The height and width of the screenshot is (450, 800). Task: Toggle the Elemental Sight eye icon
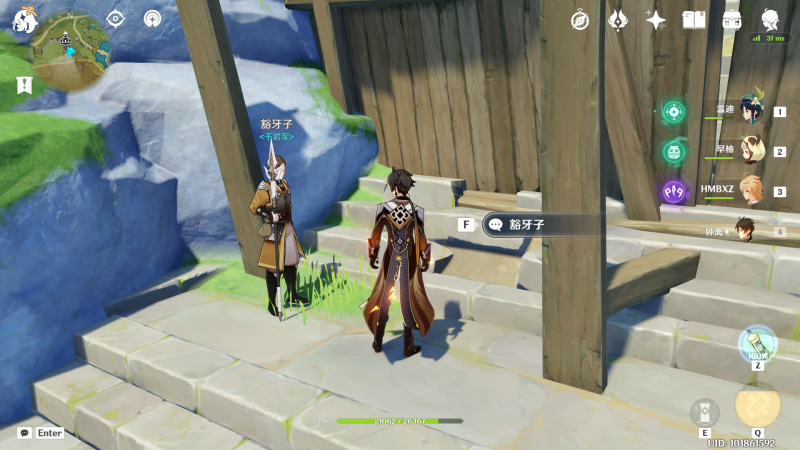tap(115, 19)
